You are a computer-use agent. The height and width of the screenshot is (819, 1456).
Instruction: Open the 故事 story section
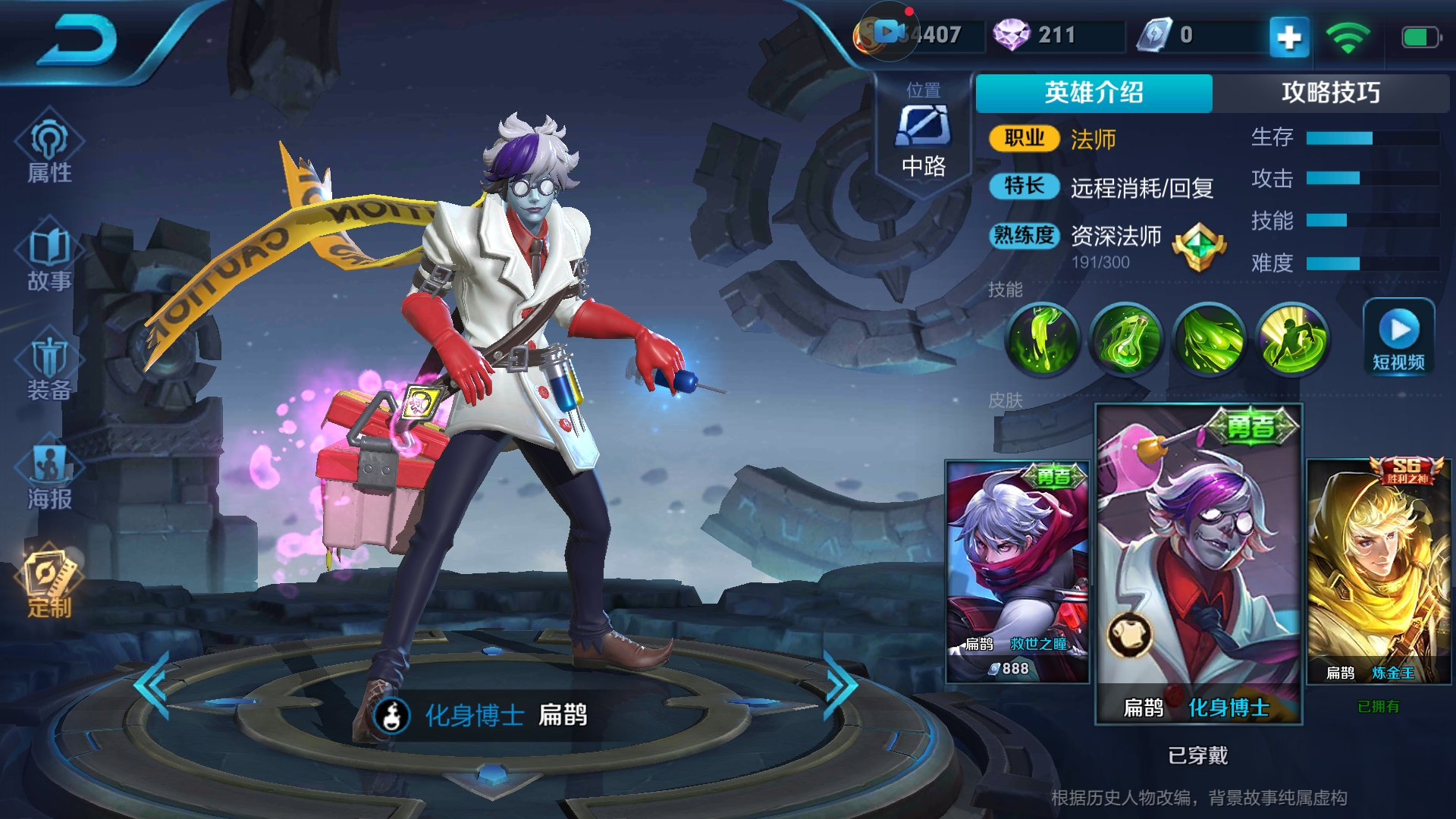coord(49,258)
